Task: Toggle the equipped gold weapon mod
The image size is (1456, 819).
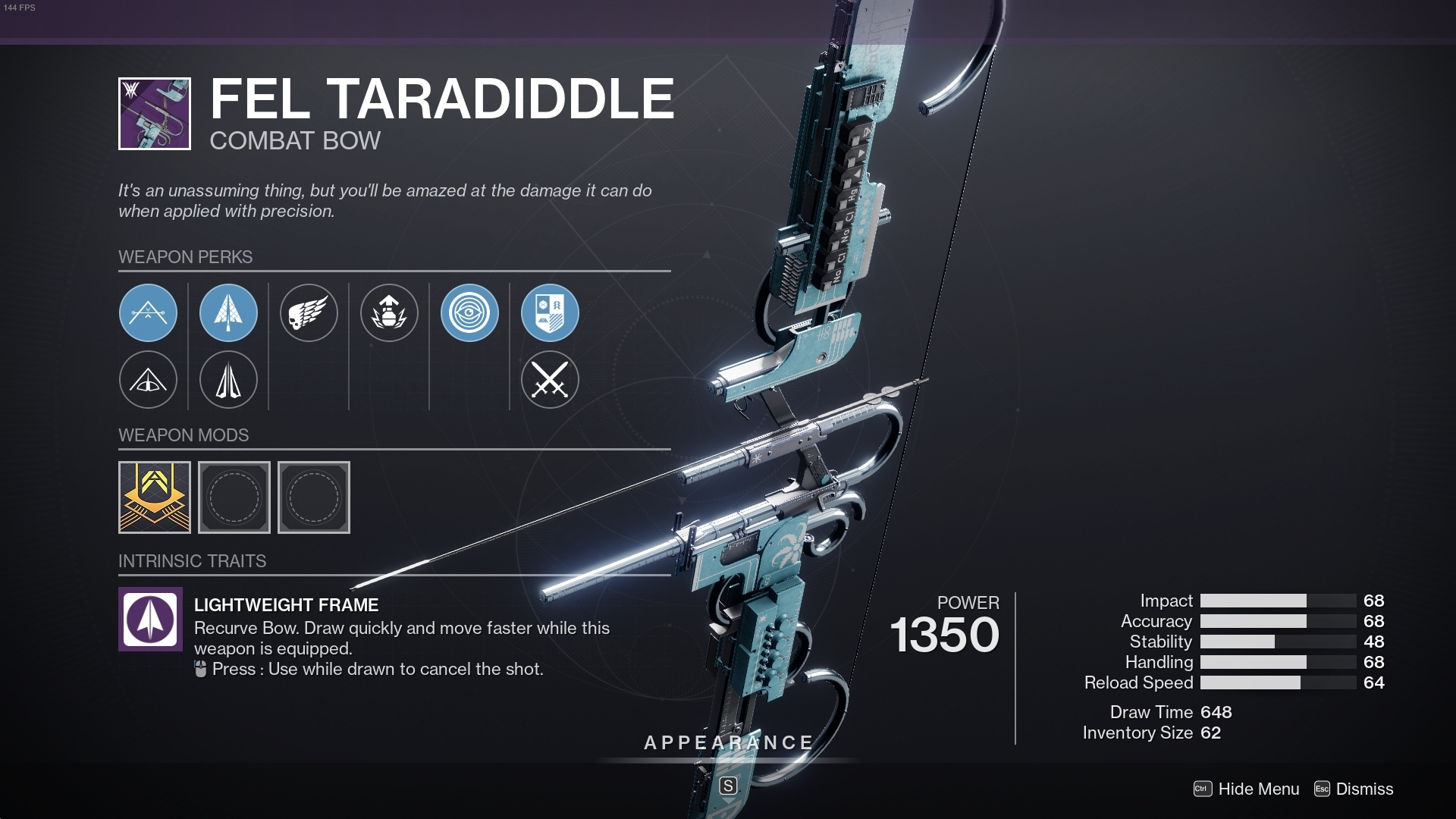Action: click(x=155, y=497)
